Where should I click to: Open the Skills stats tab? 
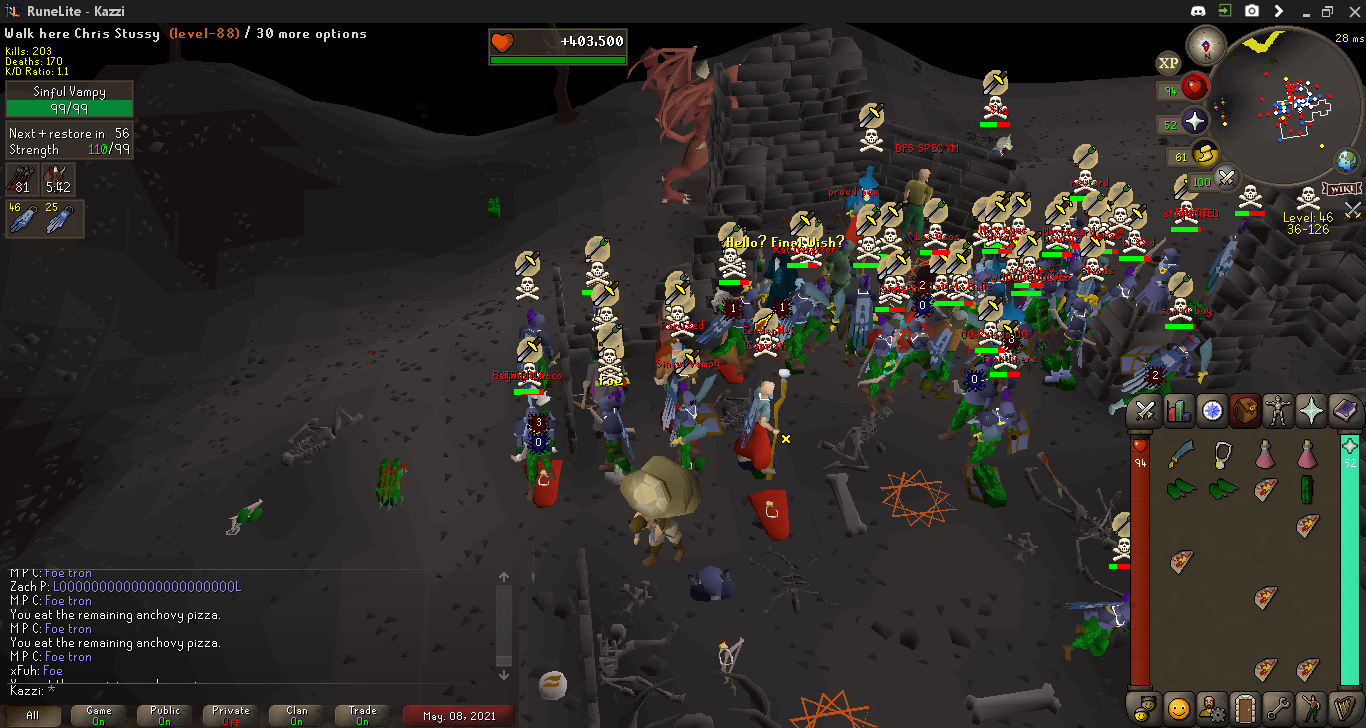click(x=1178, y=410)
